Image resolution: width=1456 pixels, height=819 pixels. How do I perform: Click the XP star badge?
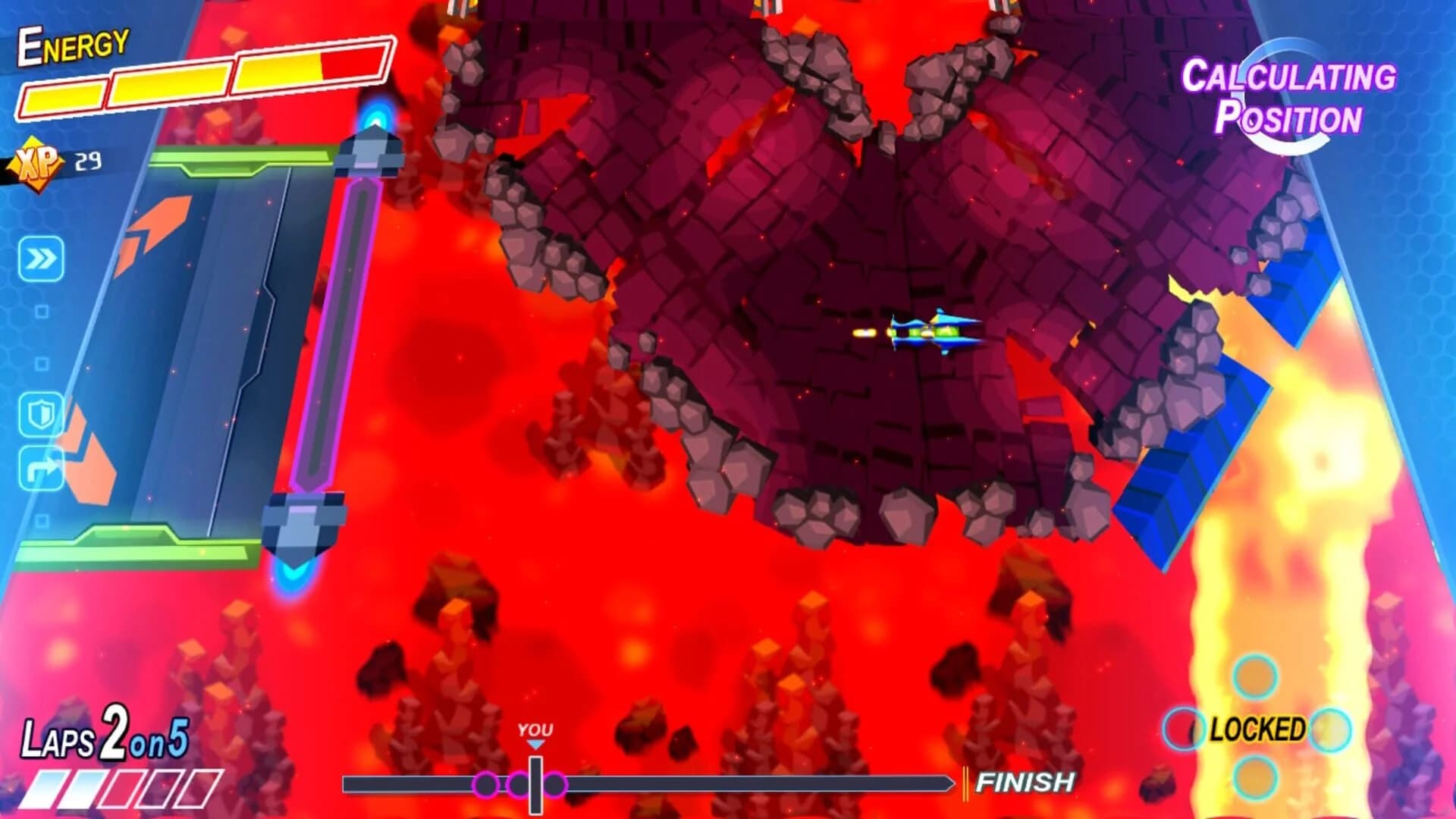point(36,159)
